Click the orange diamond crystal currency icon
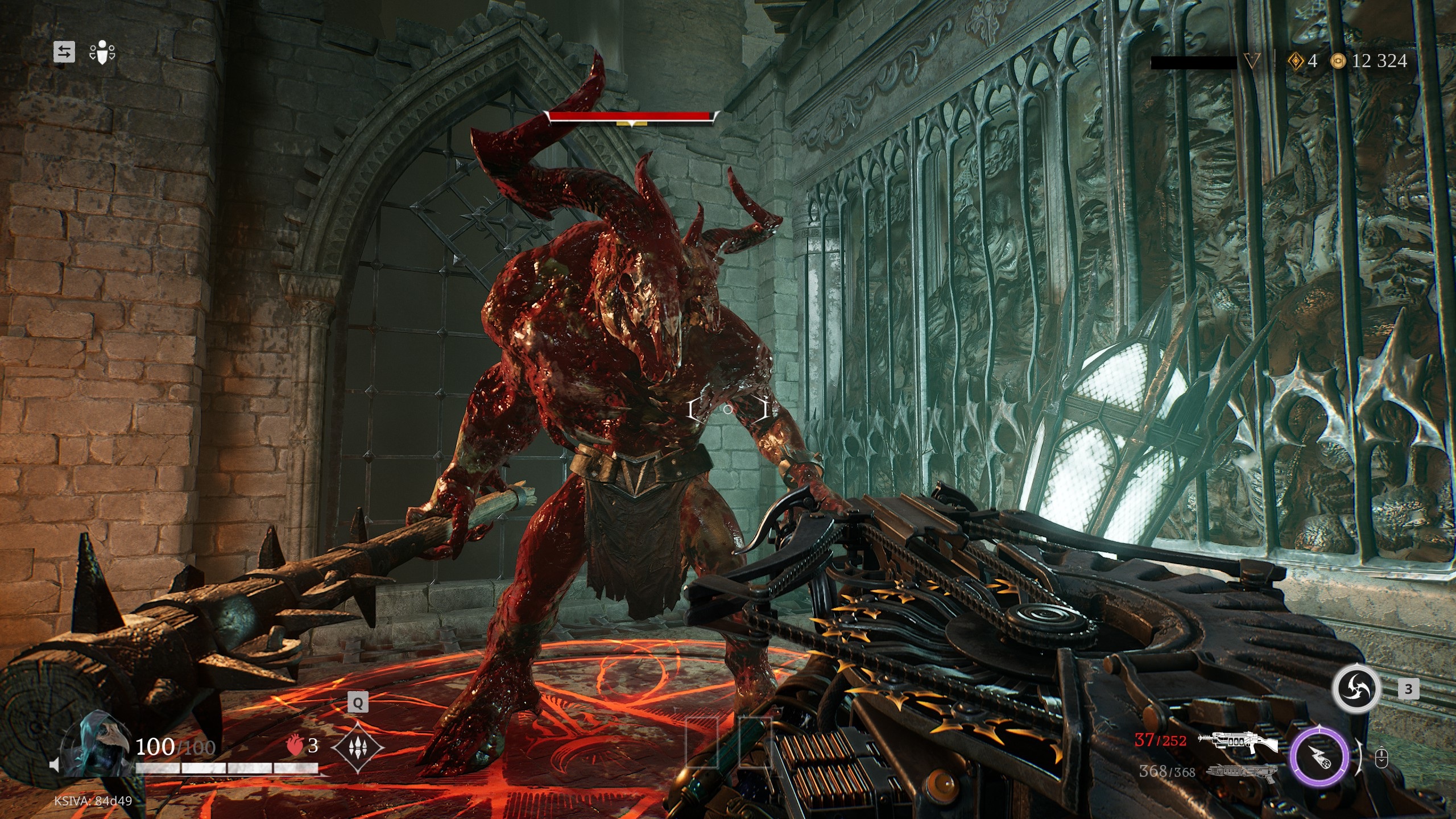1456x819 pixels. pos(1296,61)
